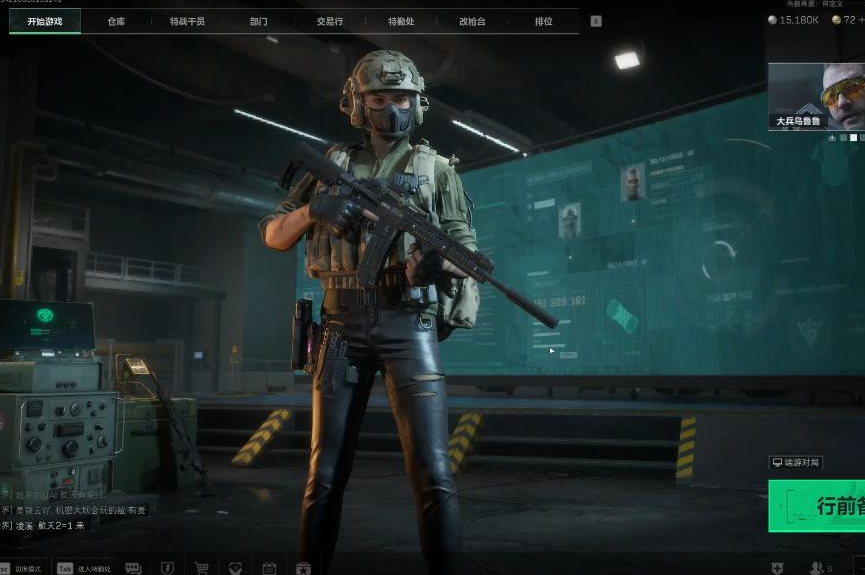Open the 部门 department tab
865x575 pixels.
coord(258,21)
